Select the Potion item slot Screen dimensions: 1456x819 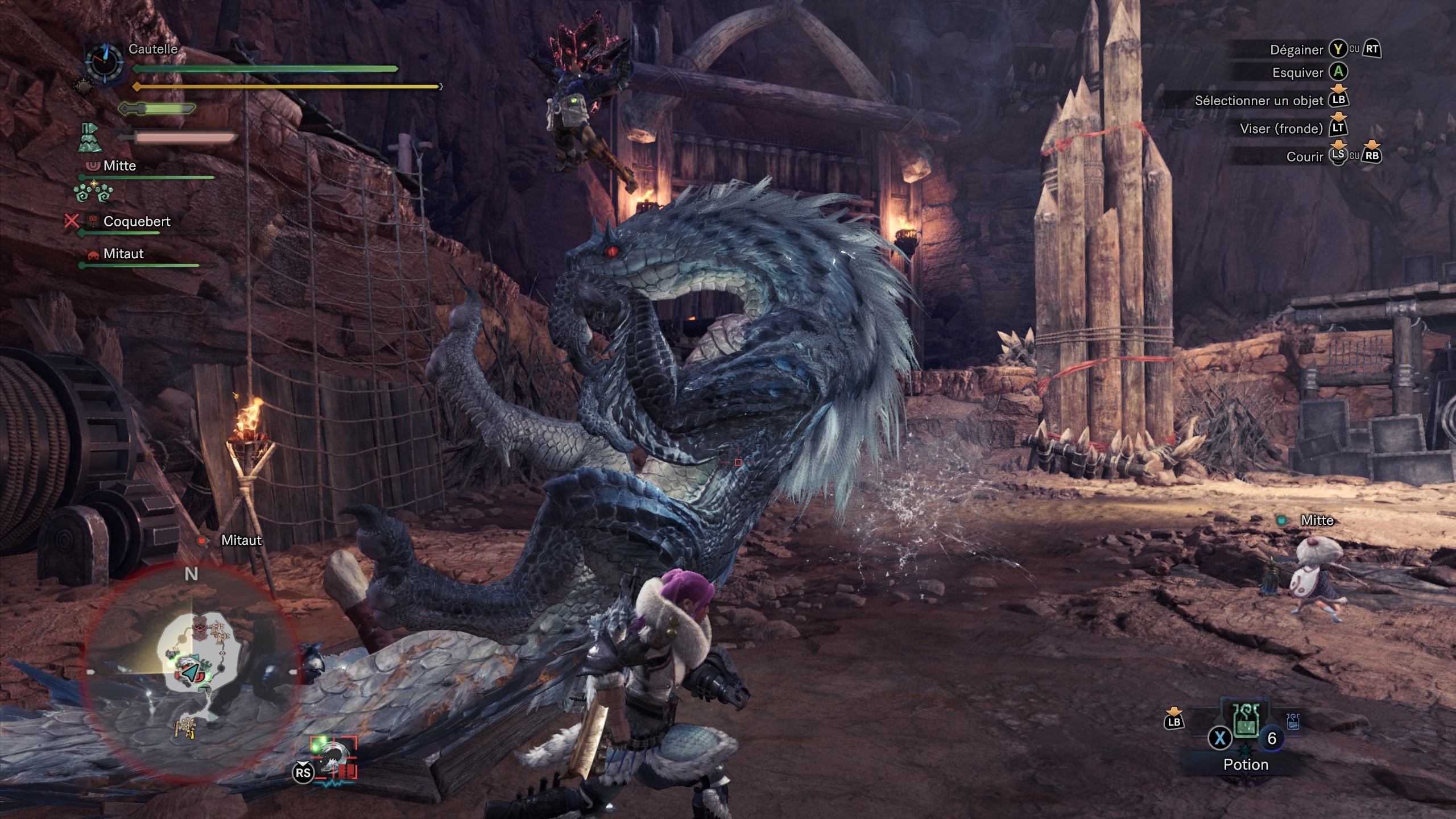coord(1246,723)
